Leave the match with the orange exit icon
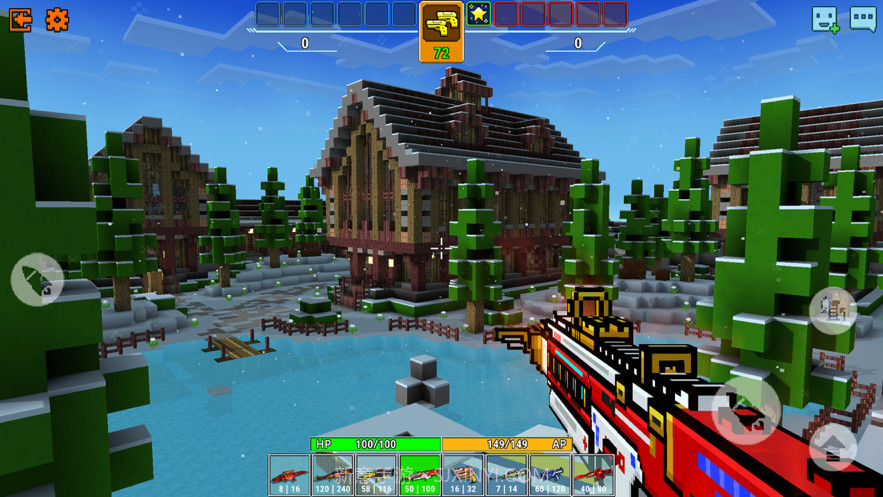The width and height of the screenshot is (883, 497). coord(20,19)
